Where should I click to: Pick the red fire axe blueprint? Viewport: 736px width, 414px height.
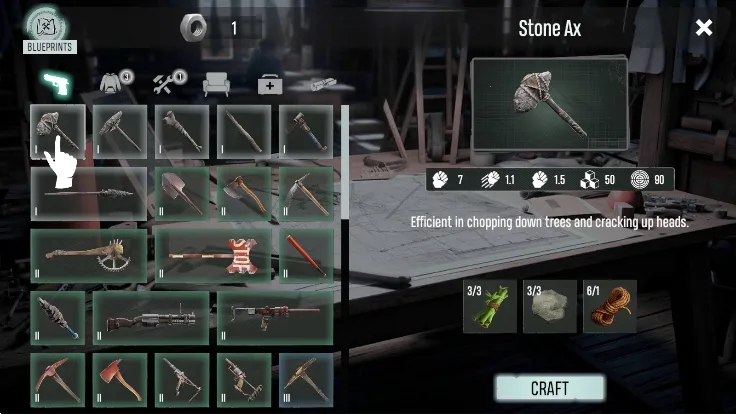119,379
